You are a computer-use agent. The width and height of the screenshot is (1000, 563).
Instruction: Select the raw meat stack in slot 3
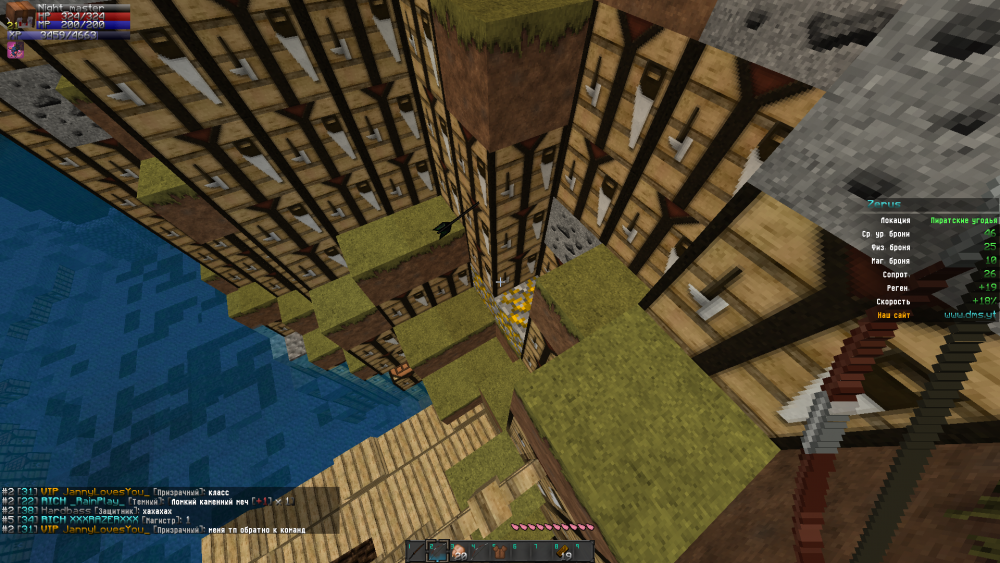(x=458, y=552)
